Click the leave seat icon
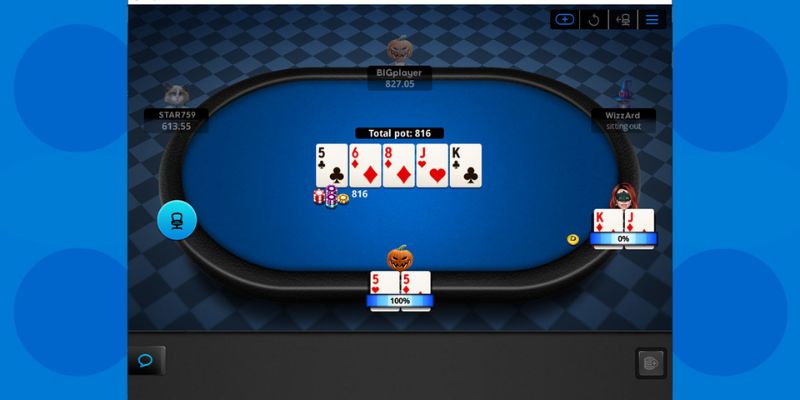 pyautogui.click(x=623, y=19)
